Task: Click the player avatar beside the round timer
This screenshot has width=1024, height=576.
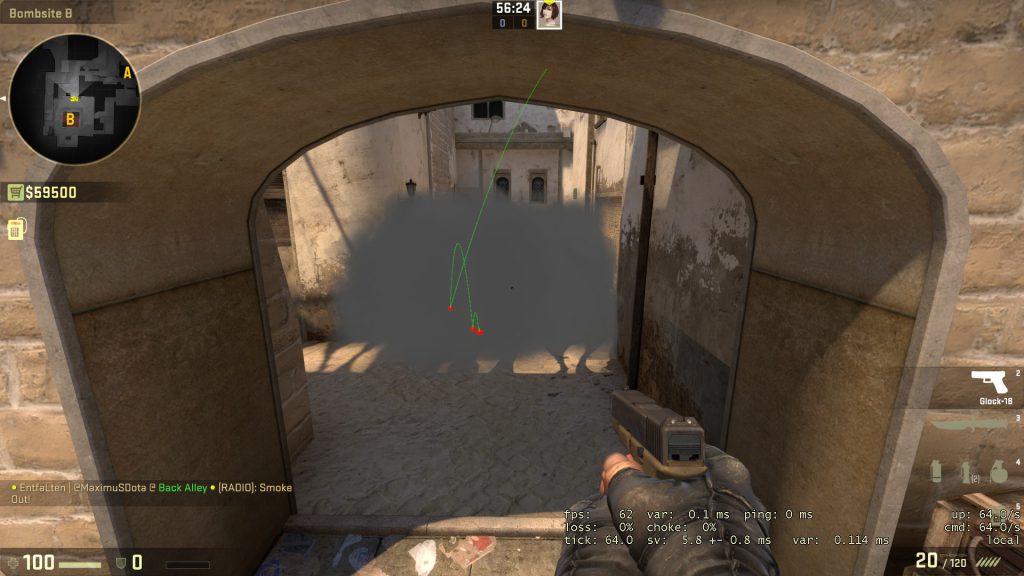Action: pos(549,14)
